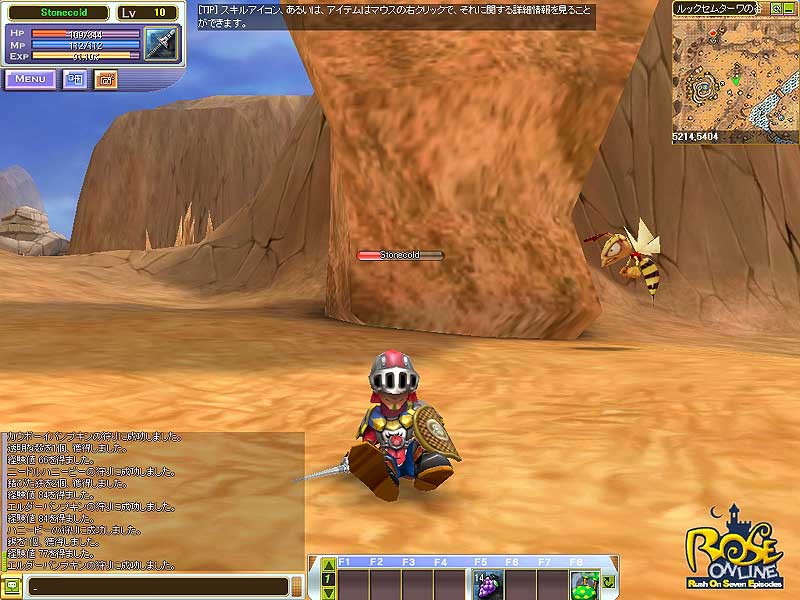Click the orange icon button beside MENU
This screenshot has height=600, width=800.
point(105,79)
